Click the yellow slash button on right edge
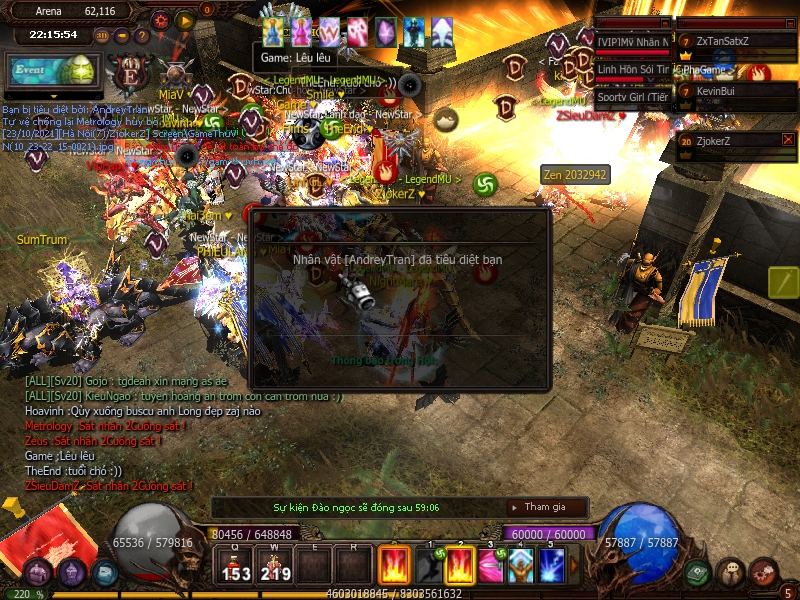Viewport: 800px width, 600px height. tap(783, 282)
